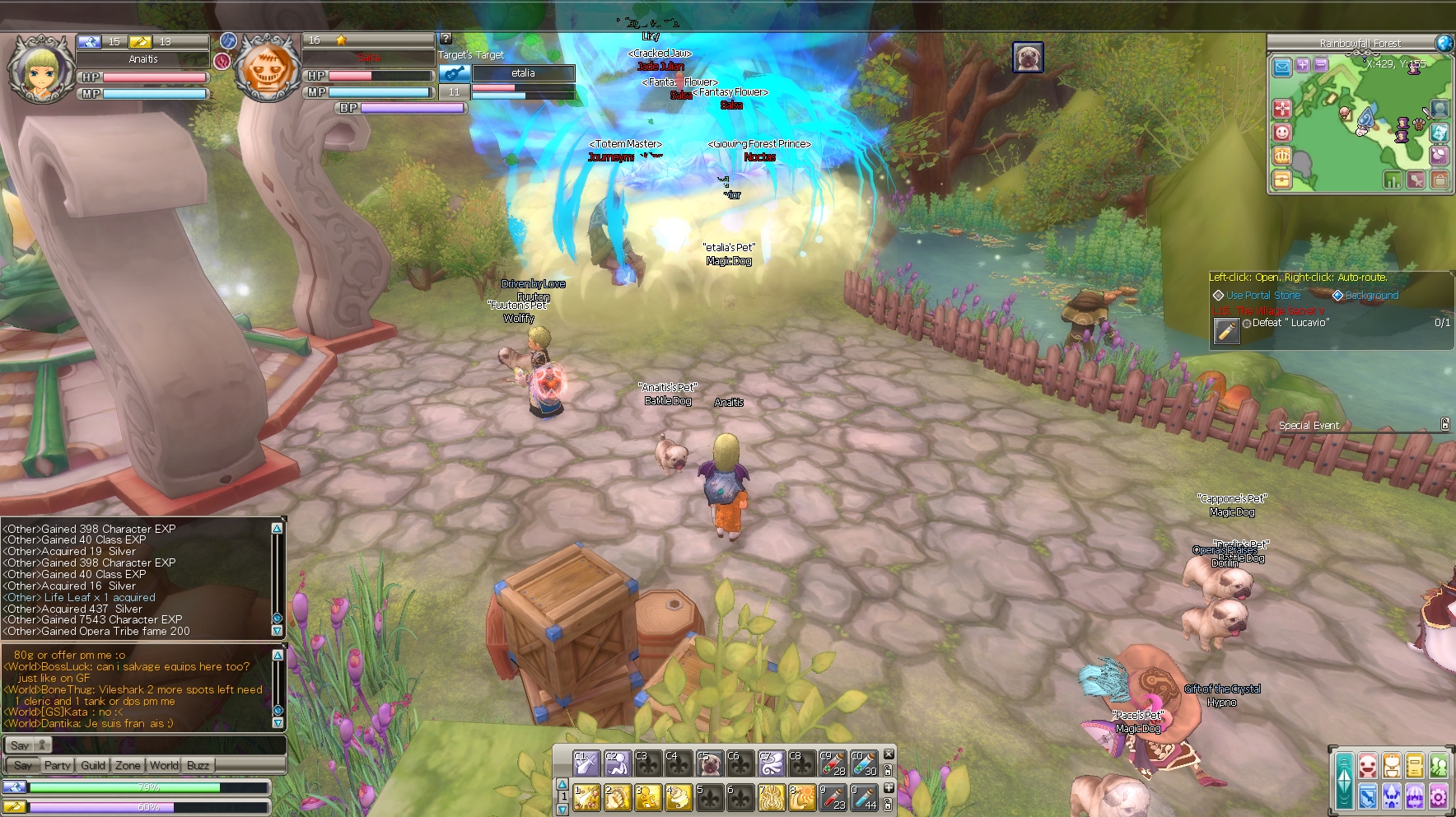Switch chat channel to the World tab

164,765
